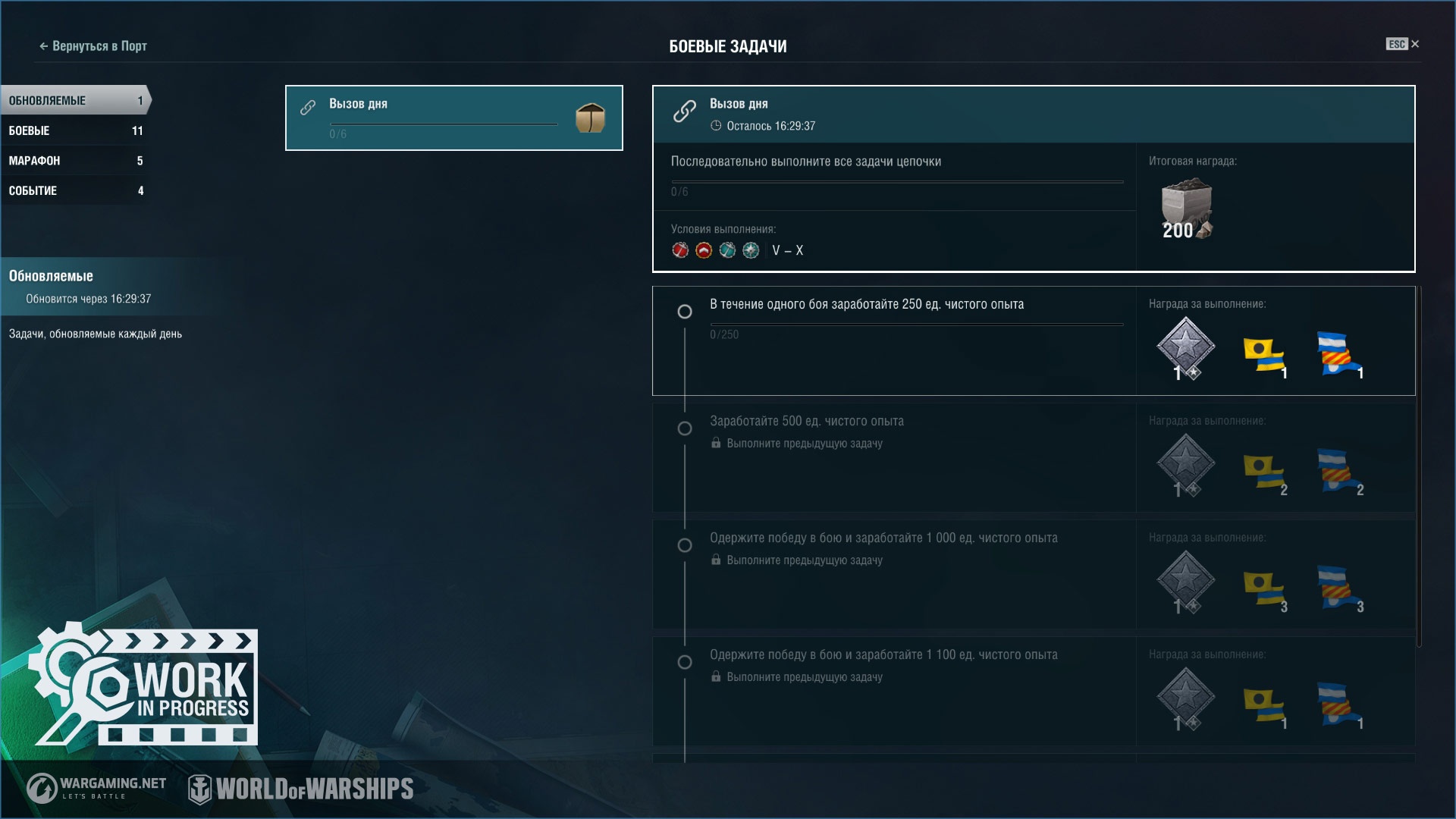Switch to the ОБНОВЛЯЕМЫЕ tab
Image resolution: width=1456 pixels, height=819 pixels.
[x=74, y=100]
